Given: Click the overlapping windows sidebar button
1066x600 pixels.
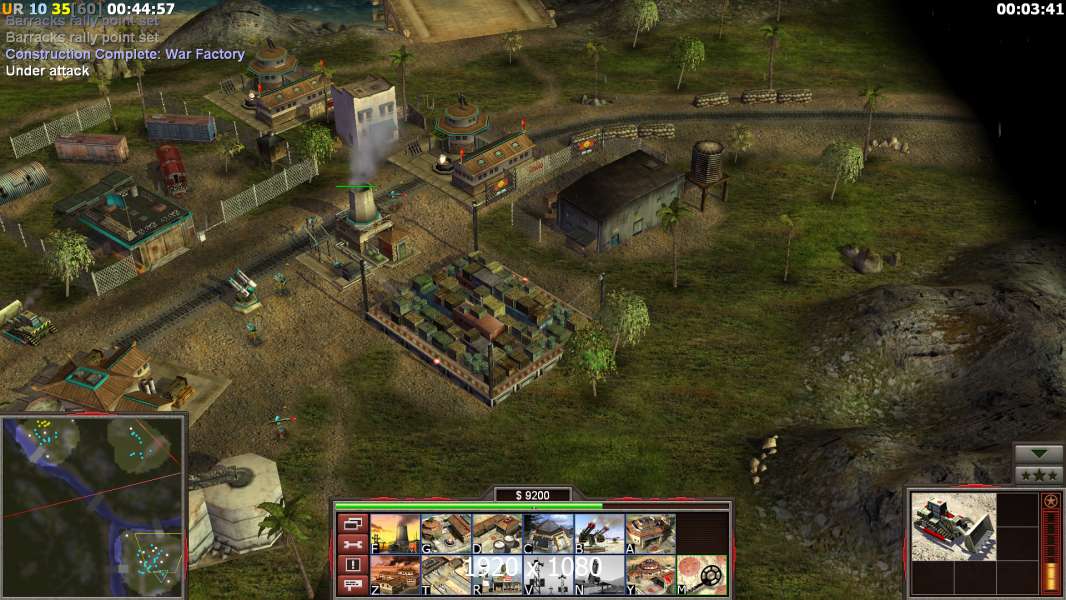Looking at the screenshot, I should 352,523.
